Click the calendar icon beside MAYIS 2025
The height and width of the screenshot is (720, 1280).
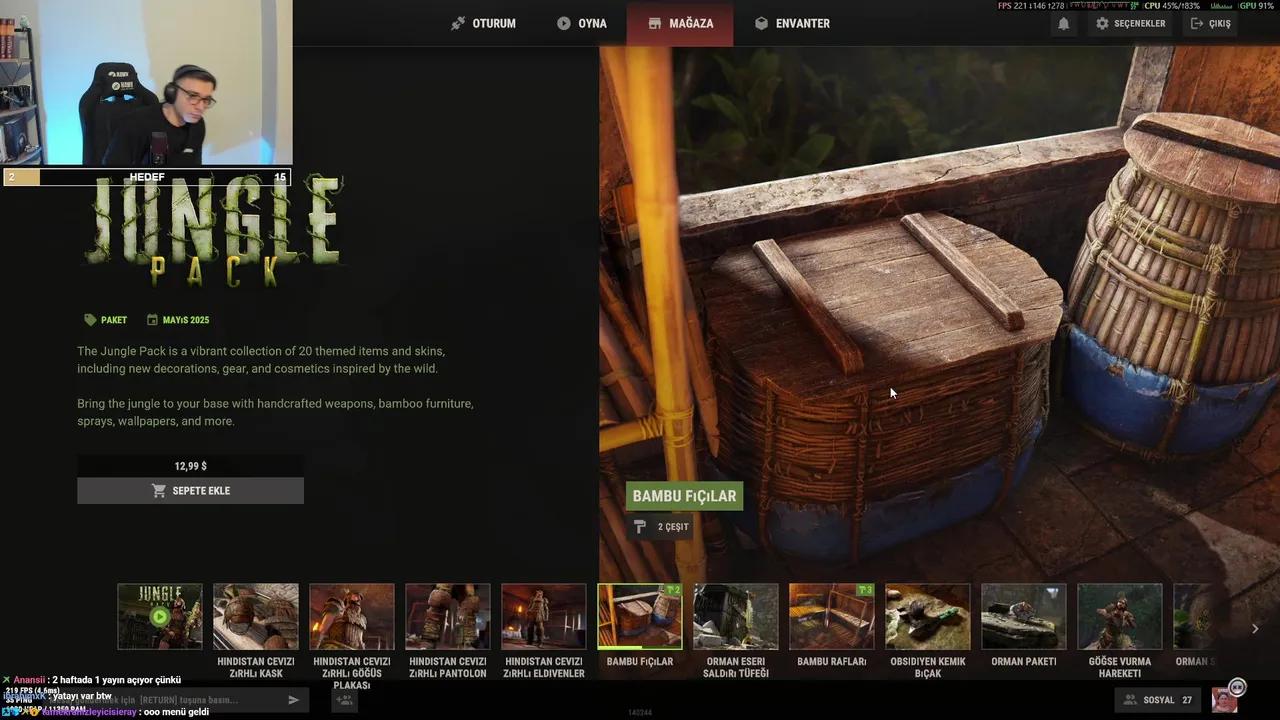coord(152,320)
